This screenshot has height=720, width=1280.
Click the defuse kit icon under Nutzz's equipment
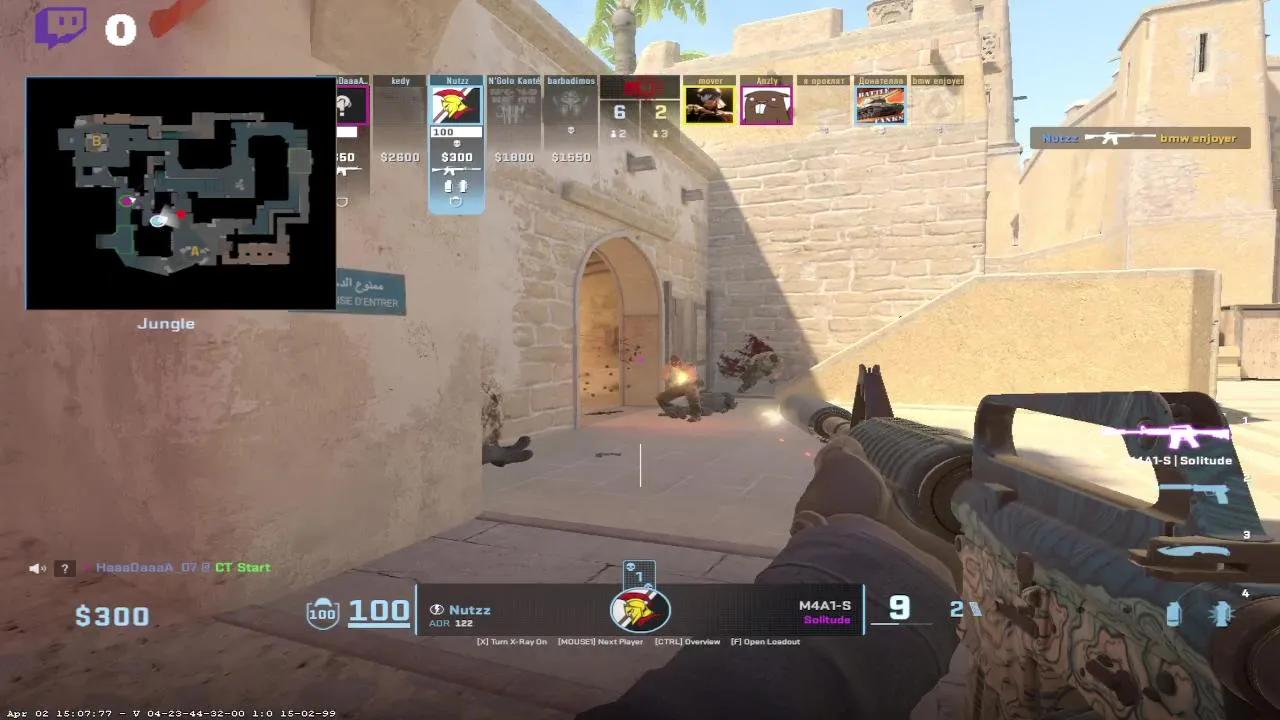[x=456, y=200]
